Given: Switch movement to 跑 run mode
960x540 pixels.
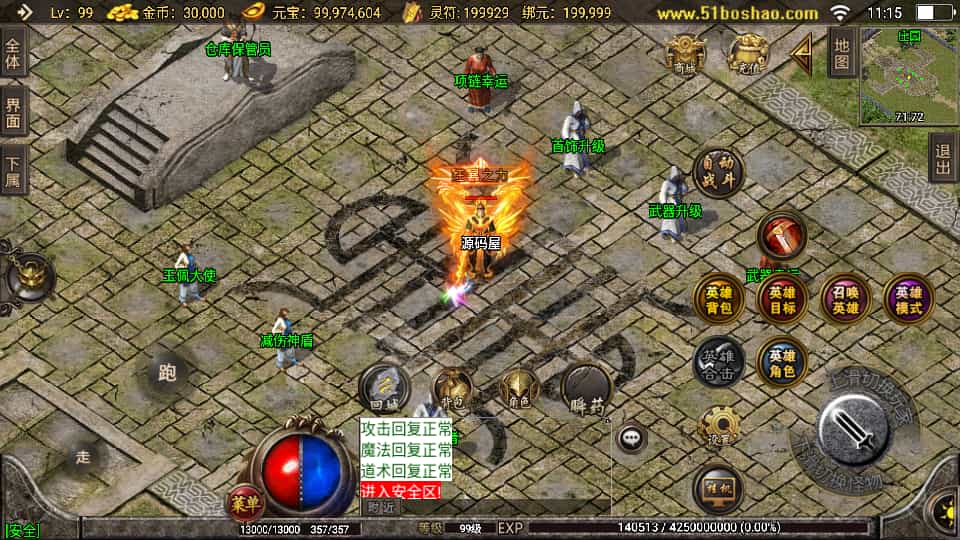Looking at the screenshot, I should [x=167, y=373].
